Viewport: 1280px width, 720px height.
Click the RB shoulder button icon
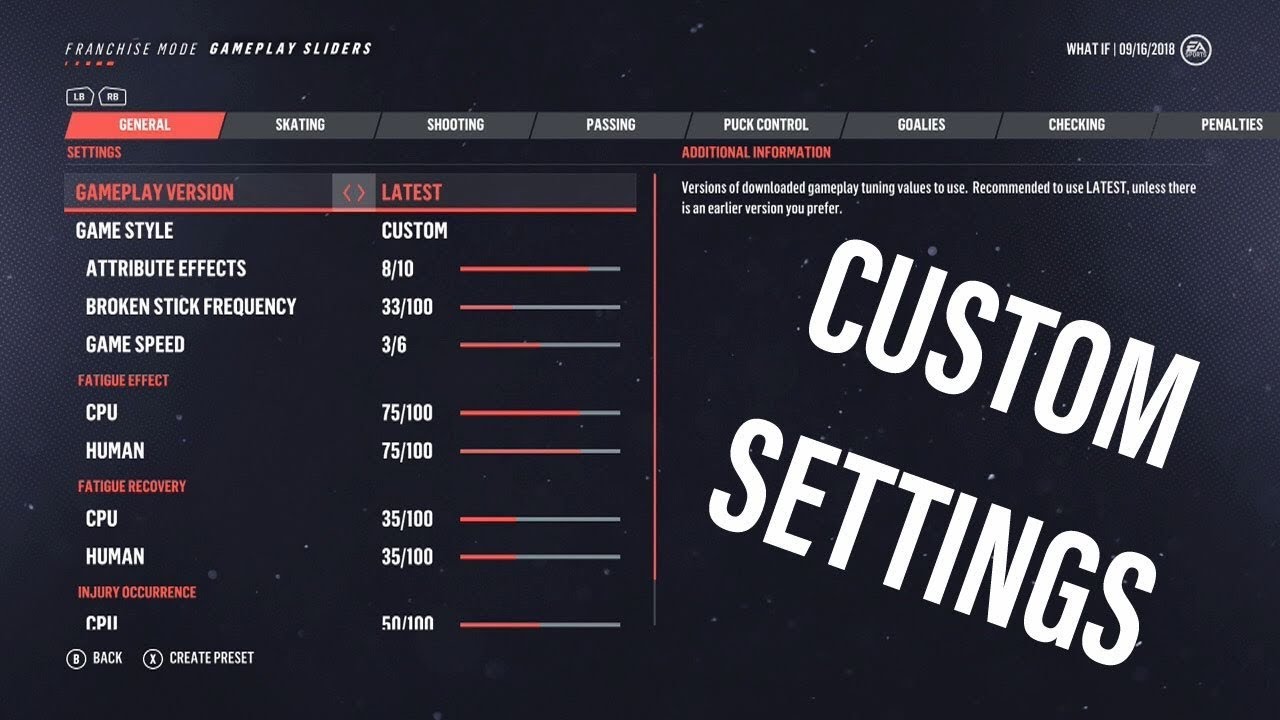tap(113, 96)
